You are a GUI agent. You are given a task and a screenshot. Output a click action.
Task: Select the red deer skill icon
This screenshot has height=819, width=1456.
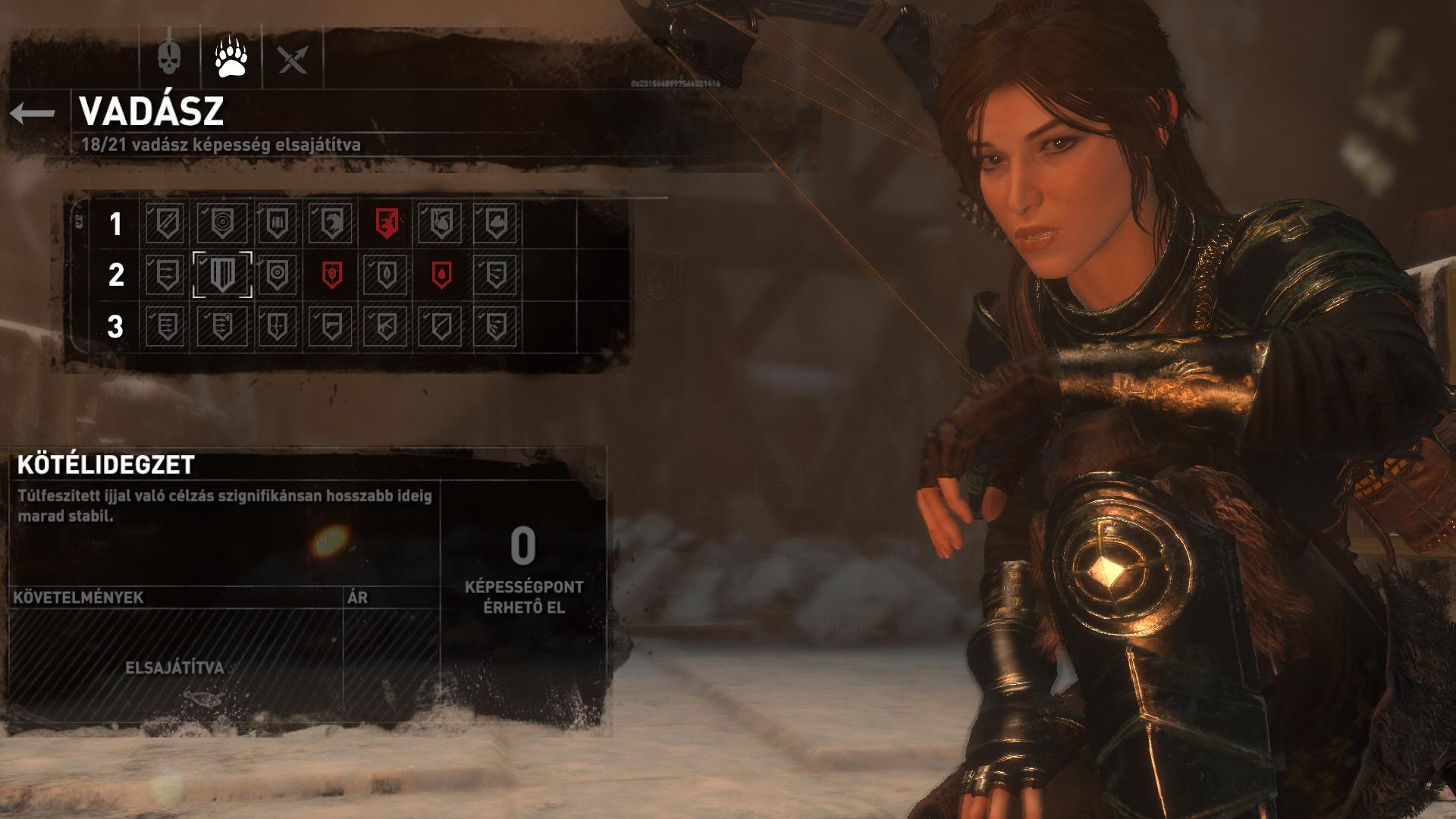tap(387, 223)
